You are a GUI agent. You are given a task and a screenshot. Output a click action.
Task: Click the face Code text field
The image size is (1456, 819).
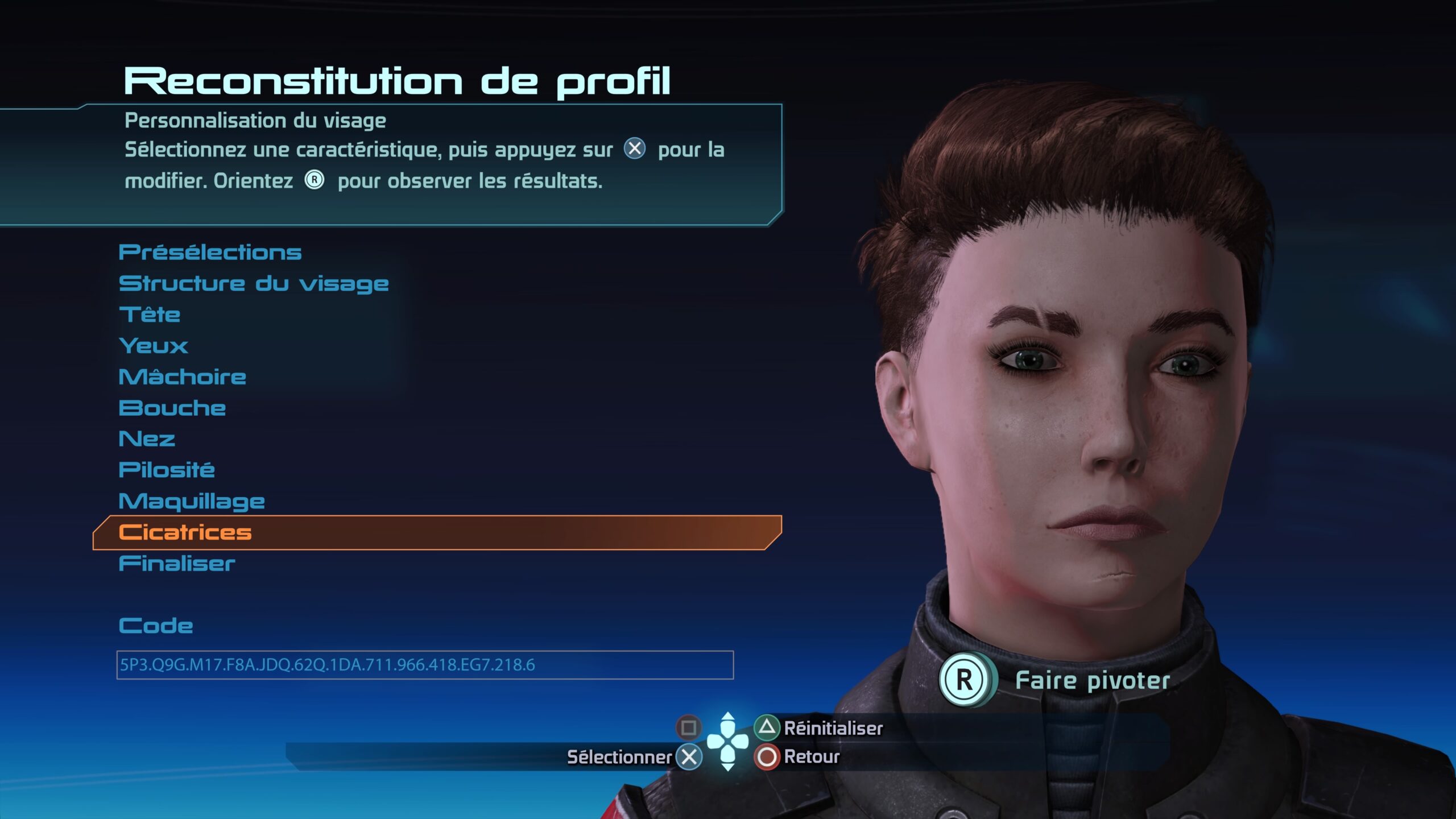[424, 665]
